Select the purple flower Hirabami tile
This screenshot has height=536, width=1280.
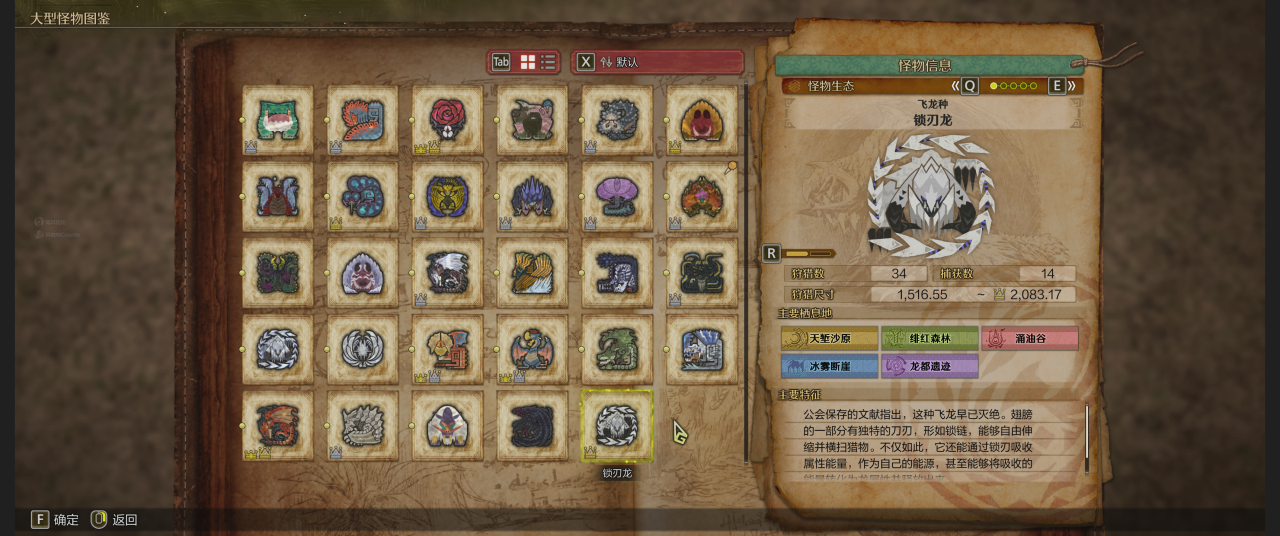click(617, 196)
